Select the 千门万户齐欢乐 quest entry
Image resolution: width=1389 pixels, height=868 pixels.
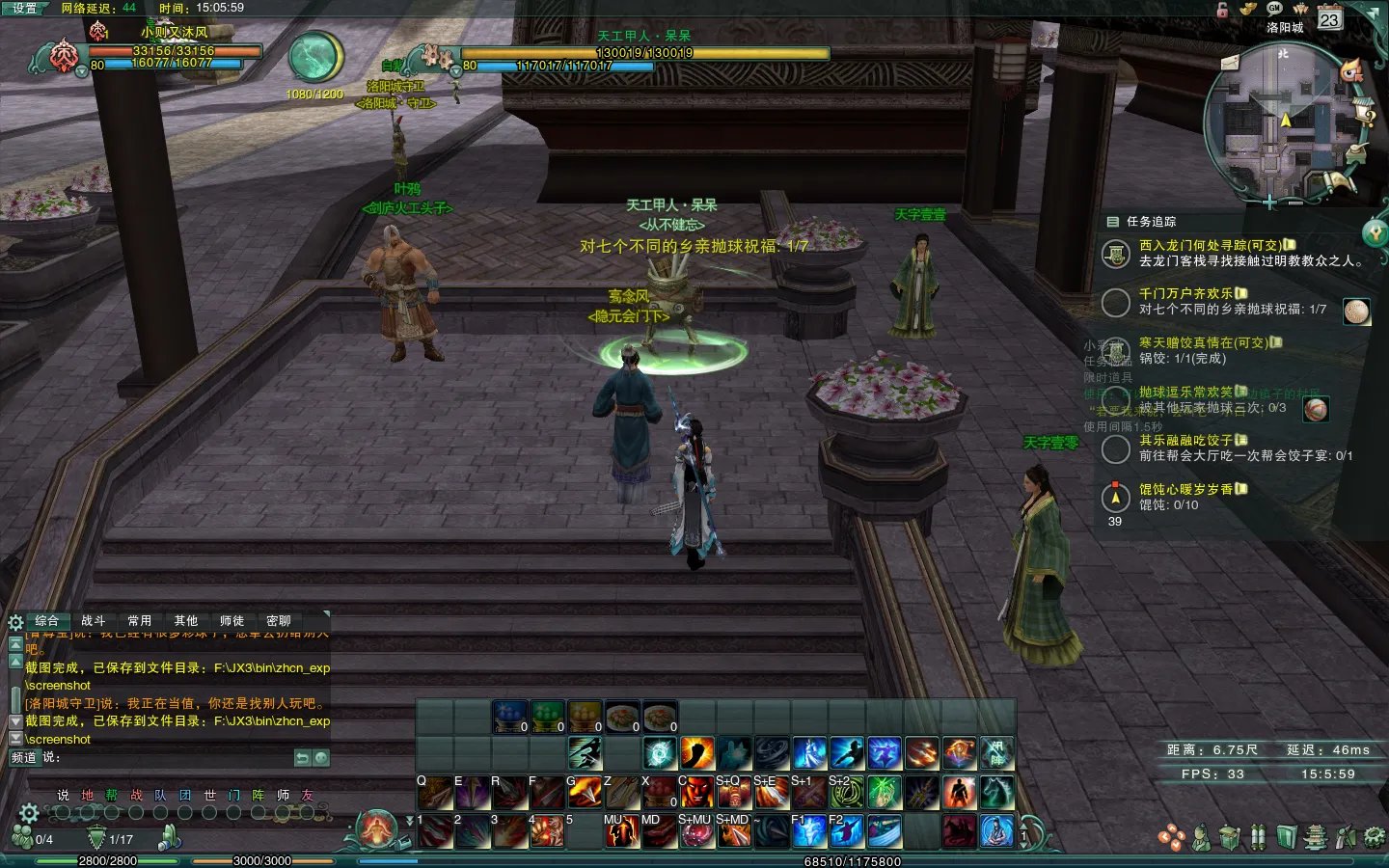click(1186, 293)
